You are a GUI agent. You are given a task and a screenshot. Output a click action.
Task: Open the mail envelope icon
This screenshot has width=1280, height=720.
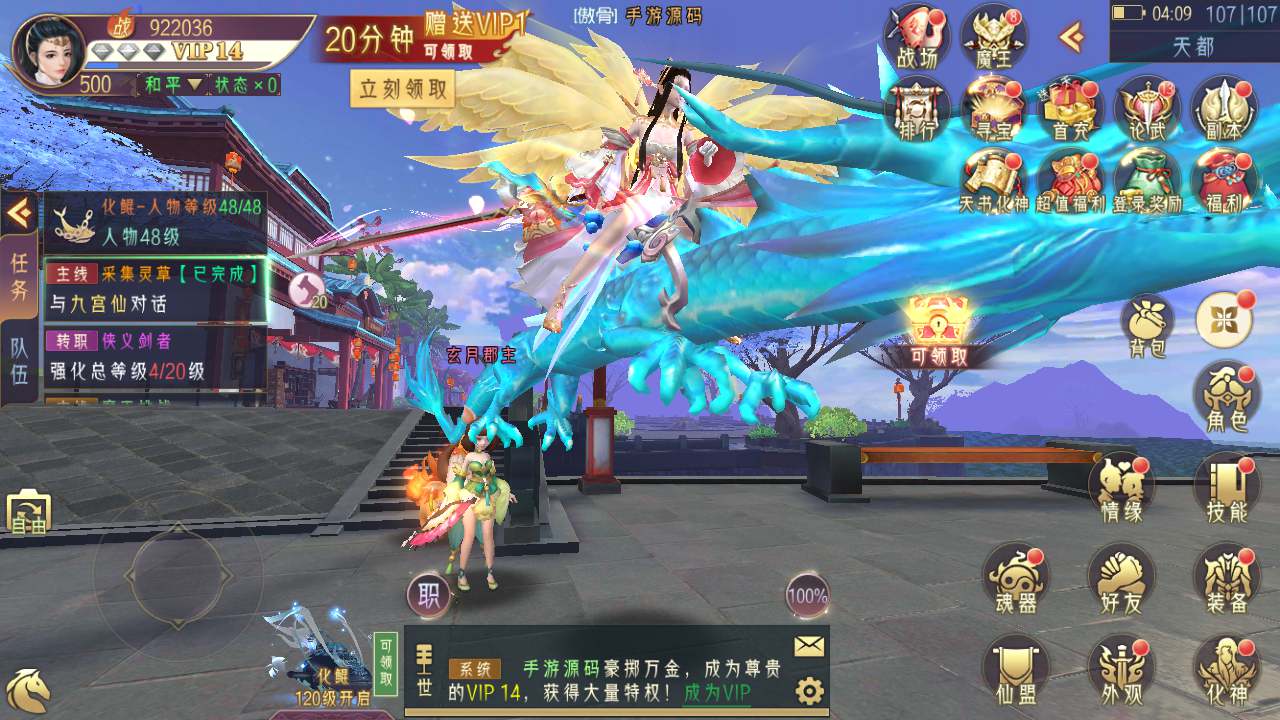[x=809, y=647]
